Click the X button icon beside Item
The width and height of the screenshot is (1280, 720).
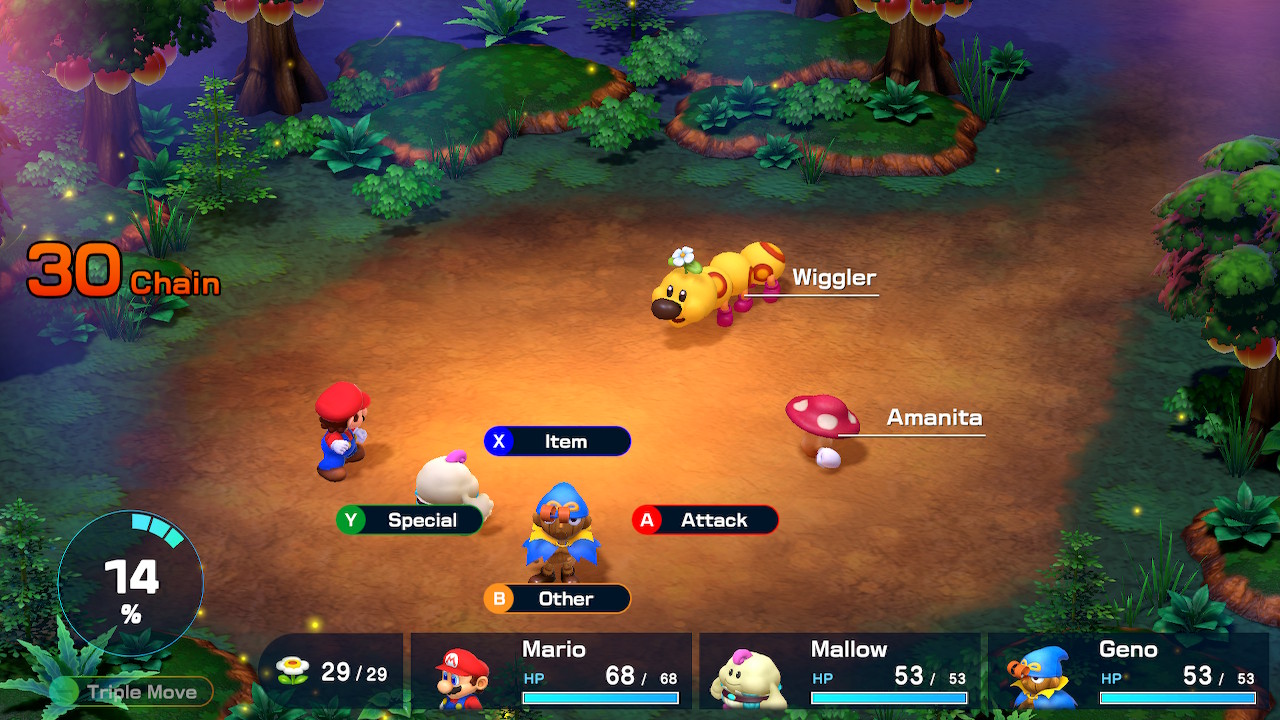click(x=500, y=441)
